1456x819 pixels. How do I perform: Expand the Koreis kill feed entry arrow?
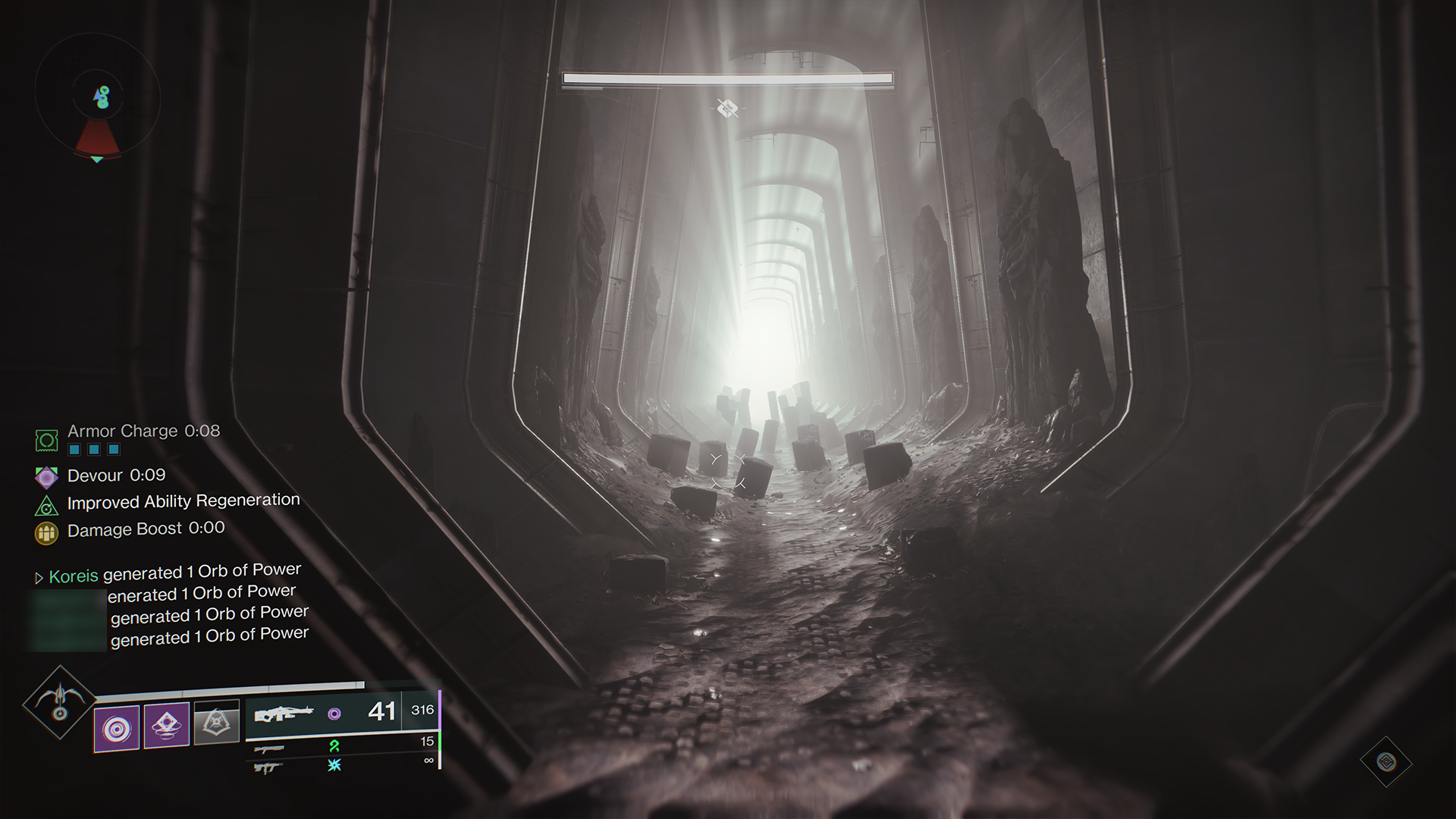38,576
